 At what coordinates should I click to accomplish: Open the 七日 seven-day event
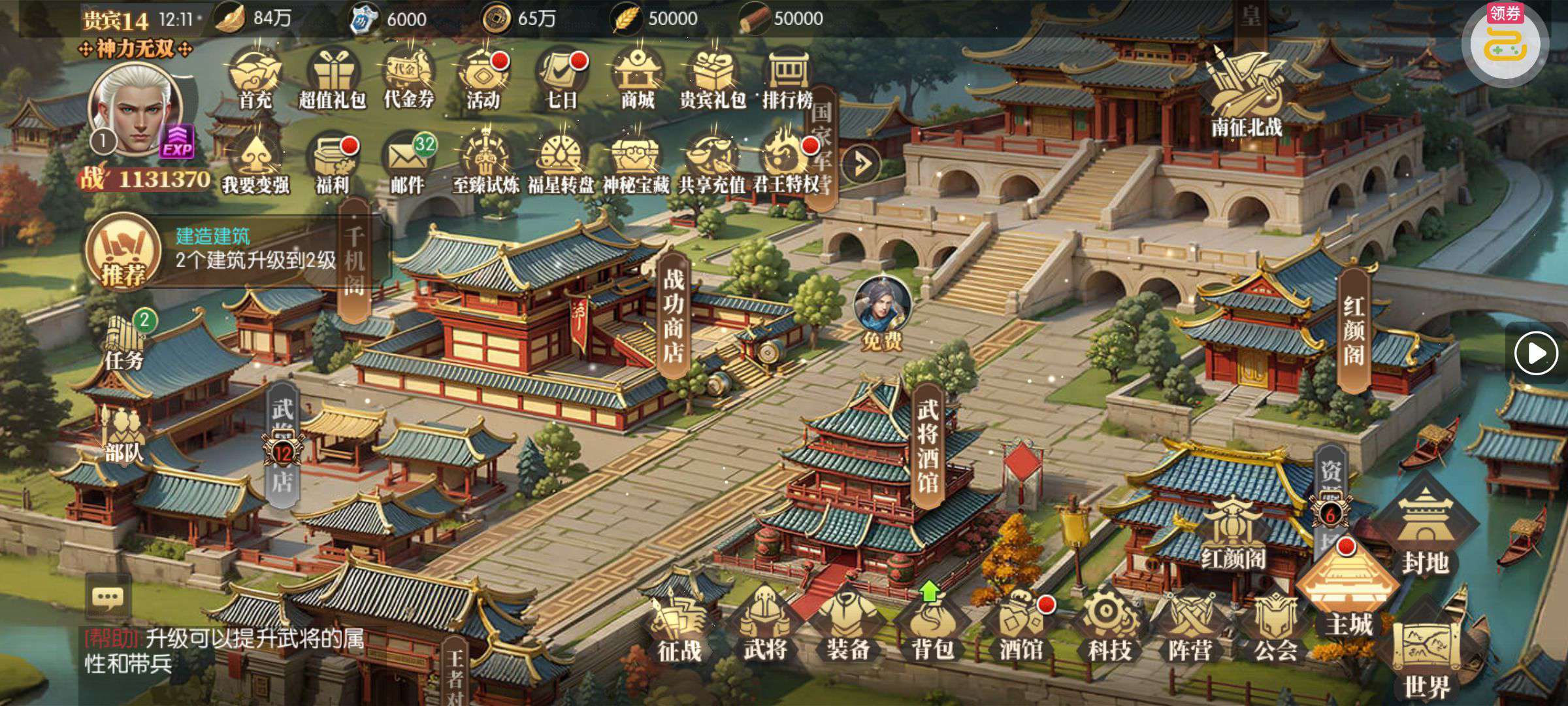562,78
